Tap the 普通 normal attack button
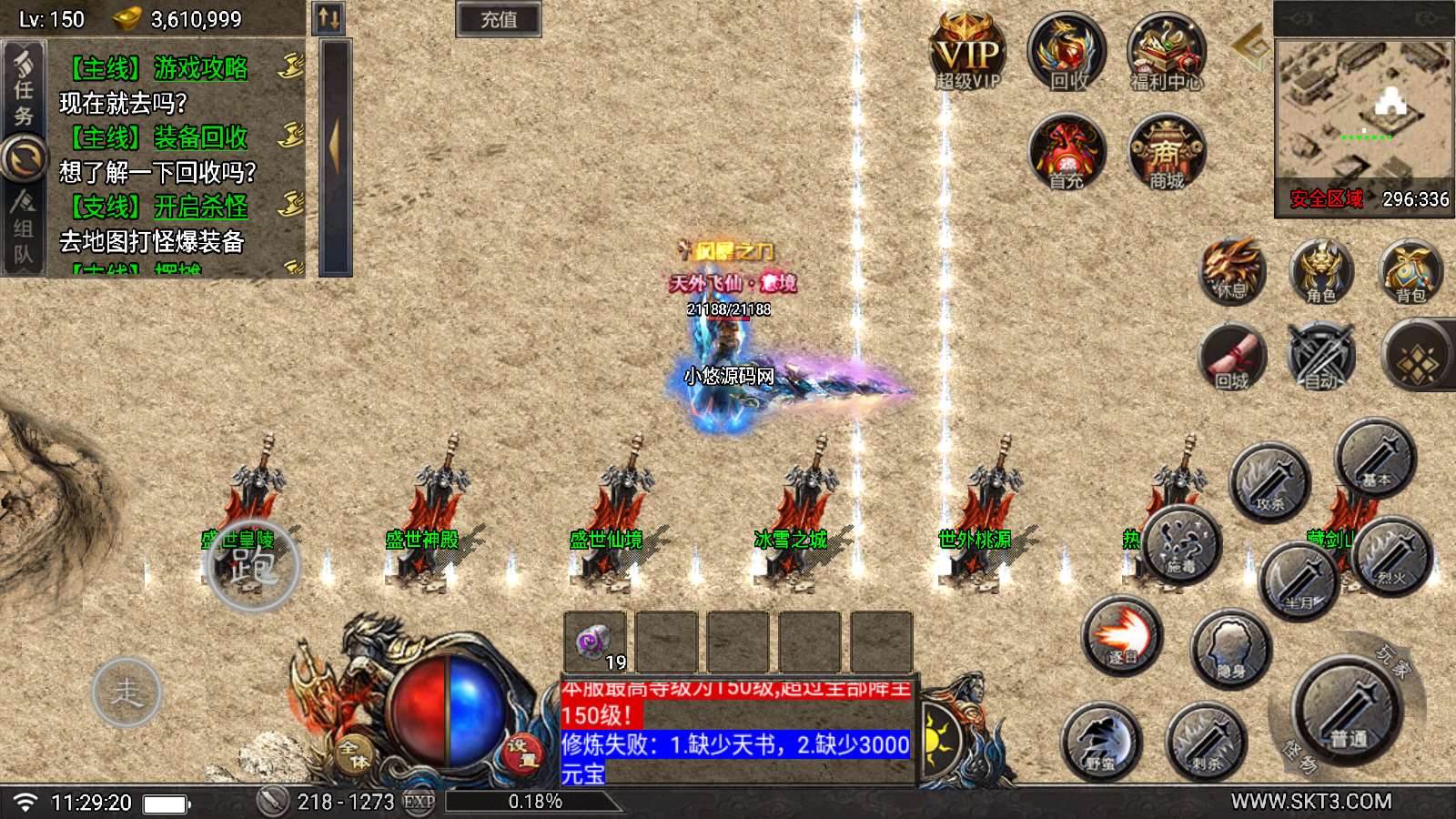The height and width of the screenshot is (819, 1456). [1348, 713]
